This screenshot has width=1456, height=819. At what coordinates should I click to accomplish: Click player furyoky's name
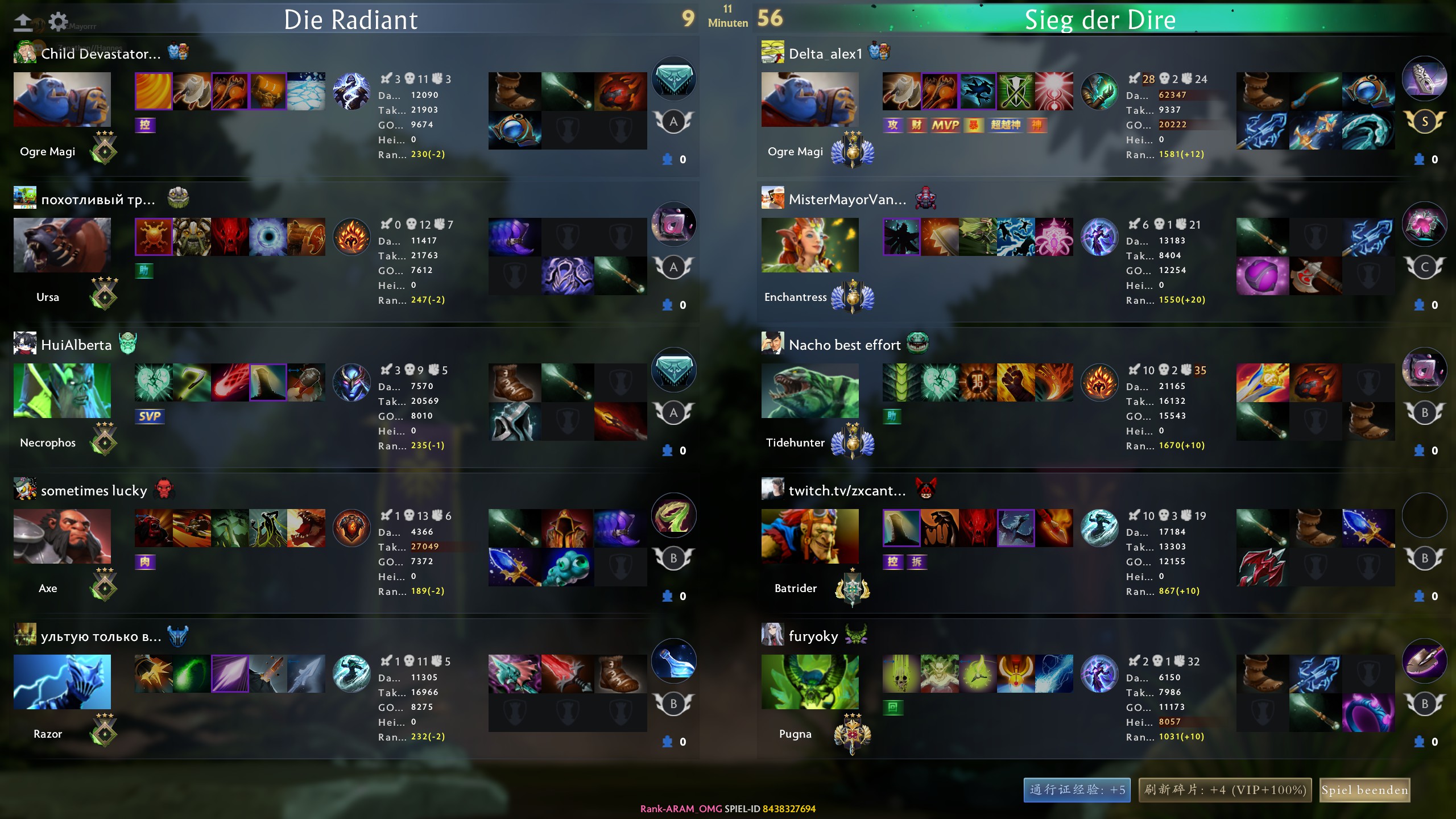tap(813, 636)
